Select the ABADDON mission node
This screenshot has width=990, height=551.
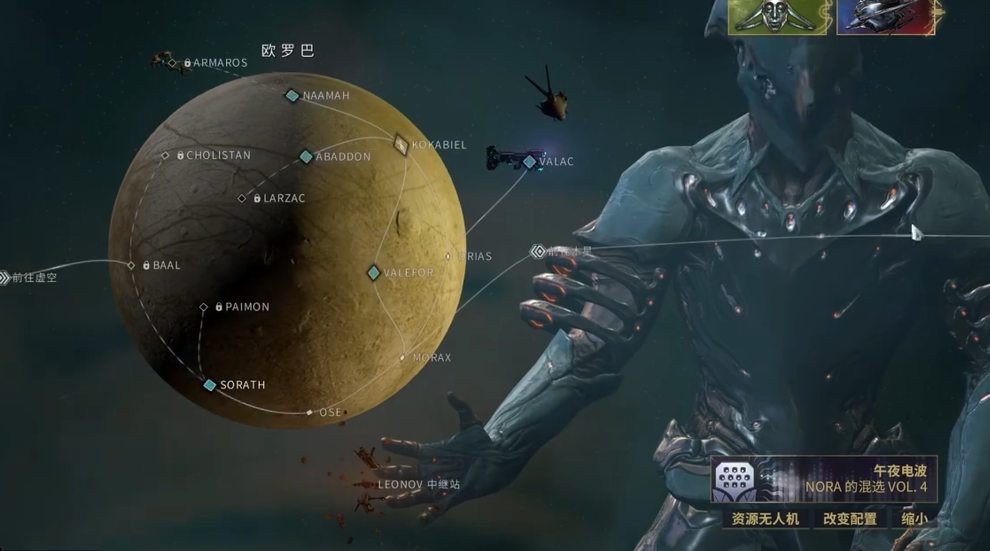306,157
